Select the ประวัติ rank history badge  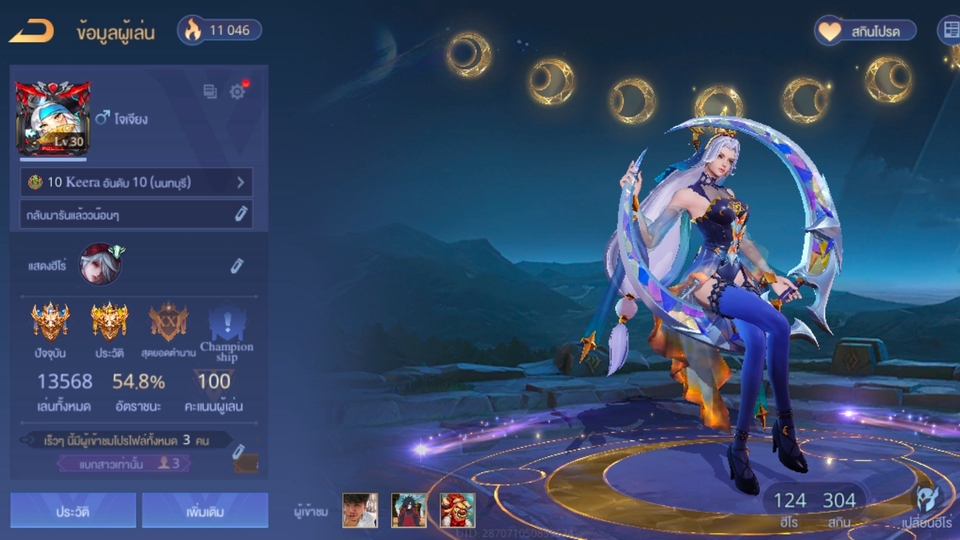(109, 325)
